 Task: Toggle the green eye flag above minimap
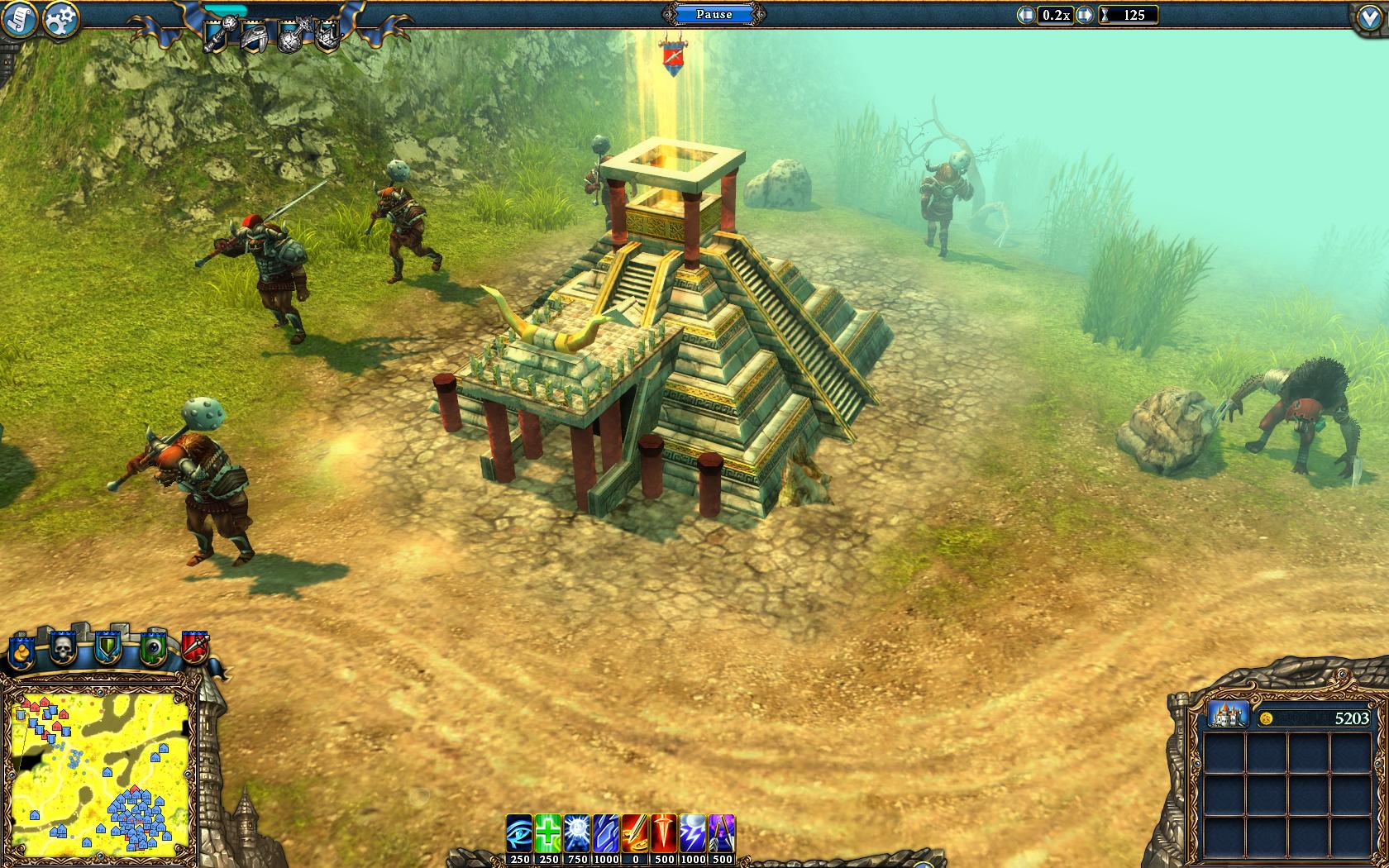[x=153, y=648]
